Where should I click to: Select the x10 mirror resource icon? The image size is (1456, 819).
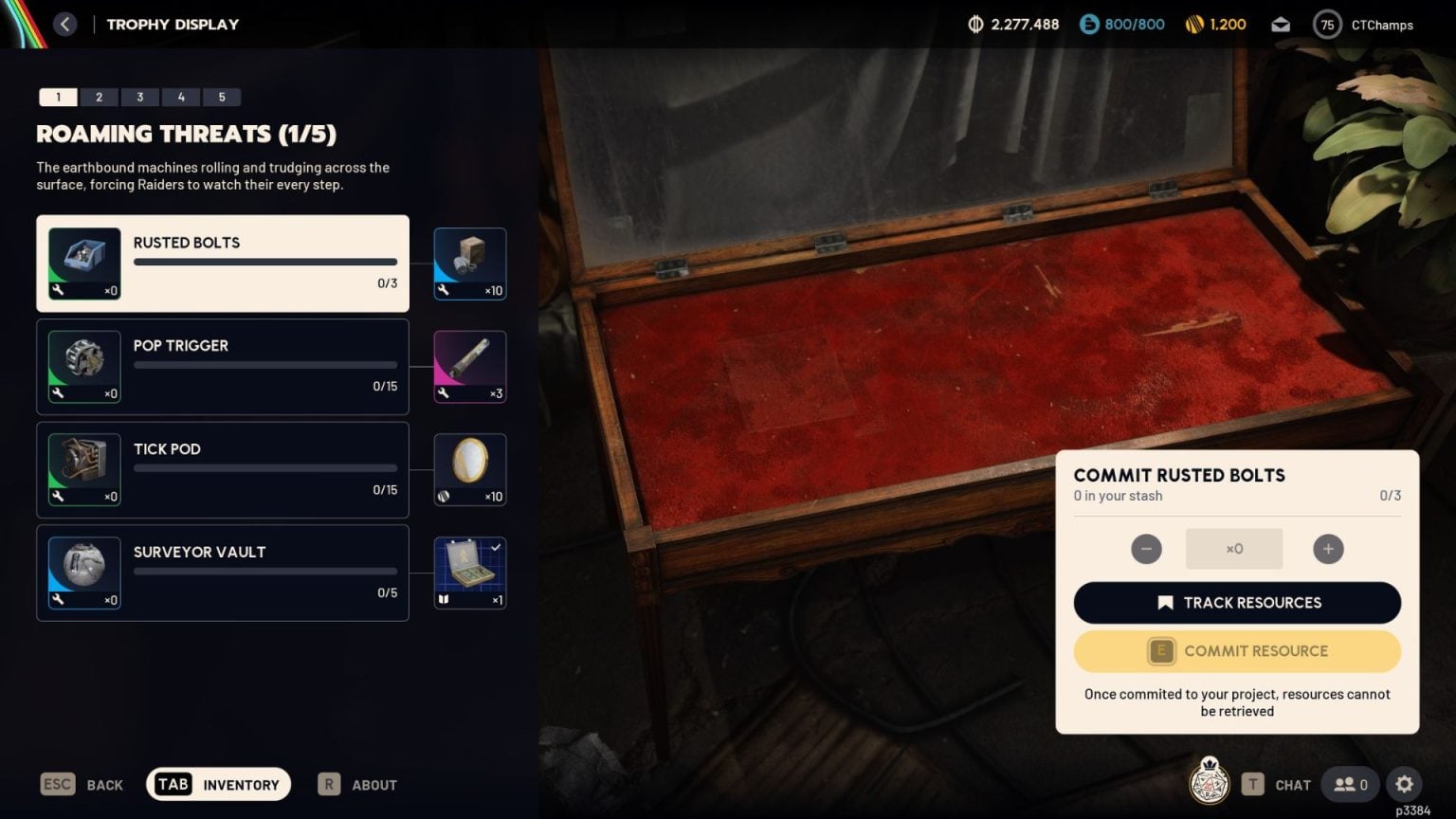point(469,468)
